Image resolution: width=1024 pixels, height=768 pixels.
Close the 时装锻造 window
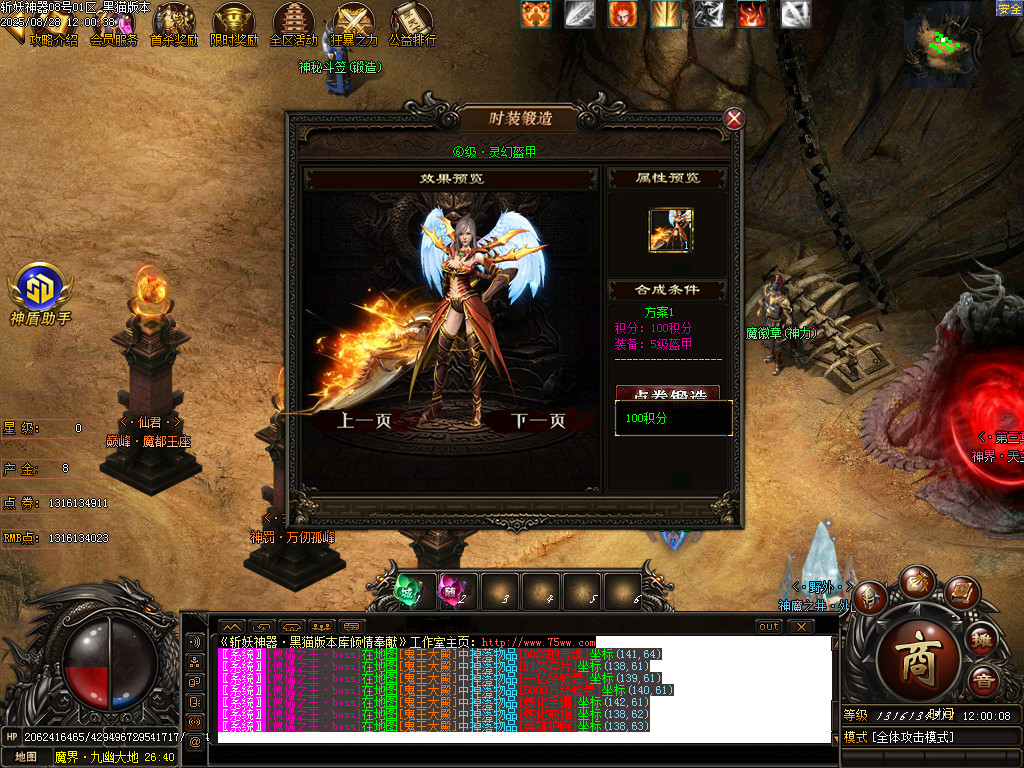[734, 119]
